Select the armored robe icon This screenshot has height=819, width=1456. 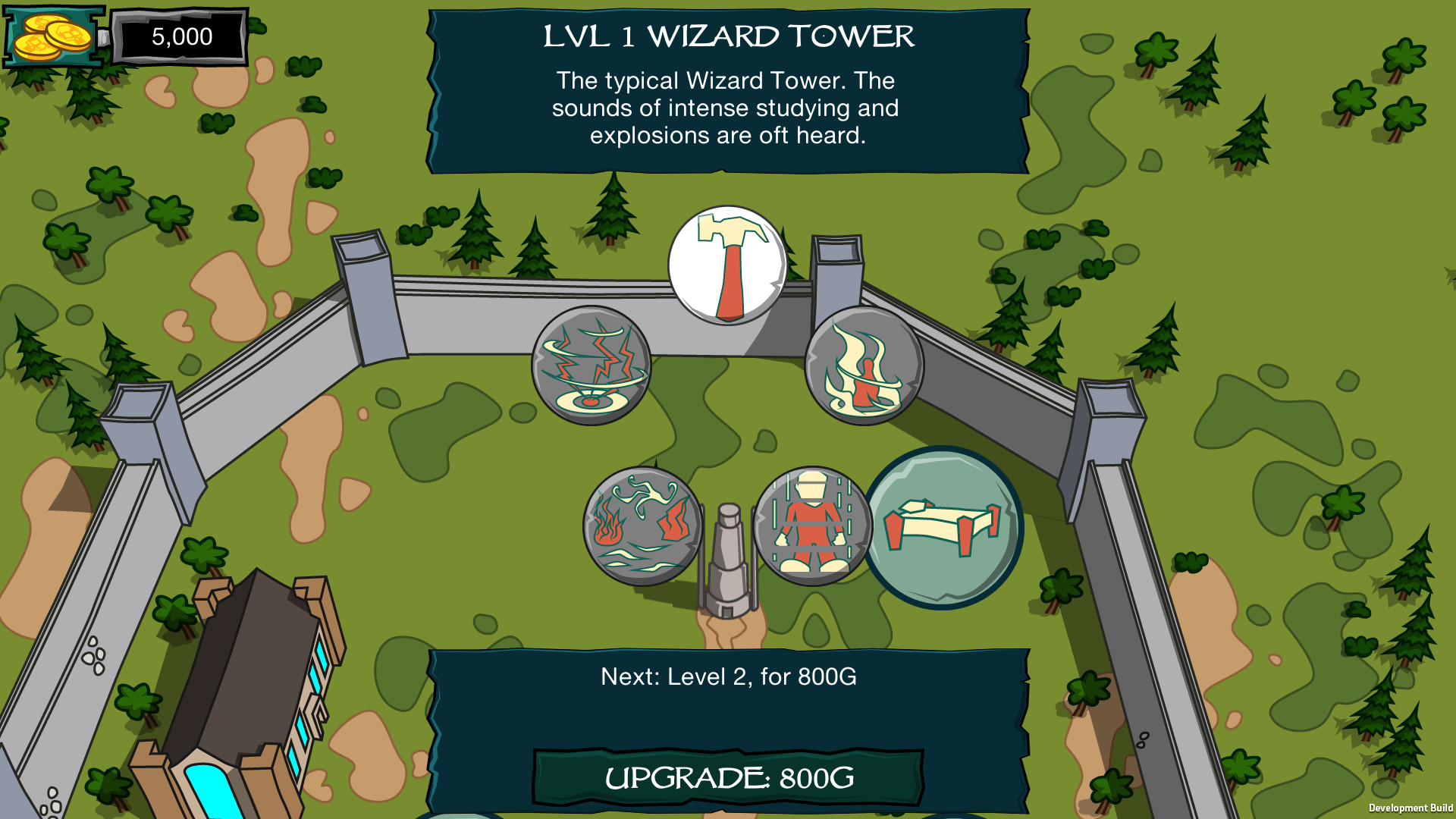(813, 526)
